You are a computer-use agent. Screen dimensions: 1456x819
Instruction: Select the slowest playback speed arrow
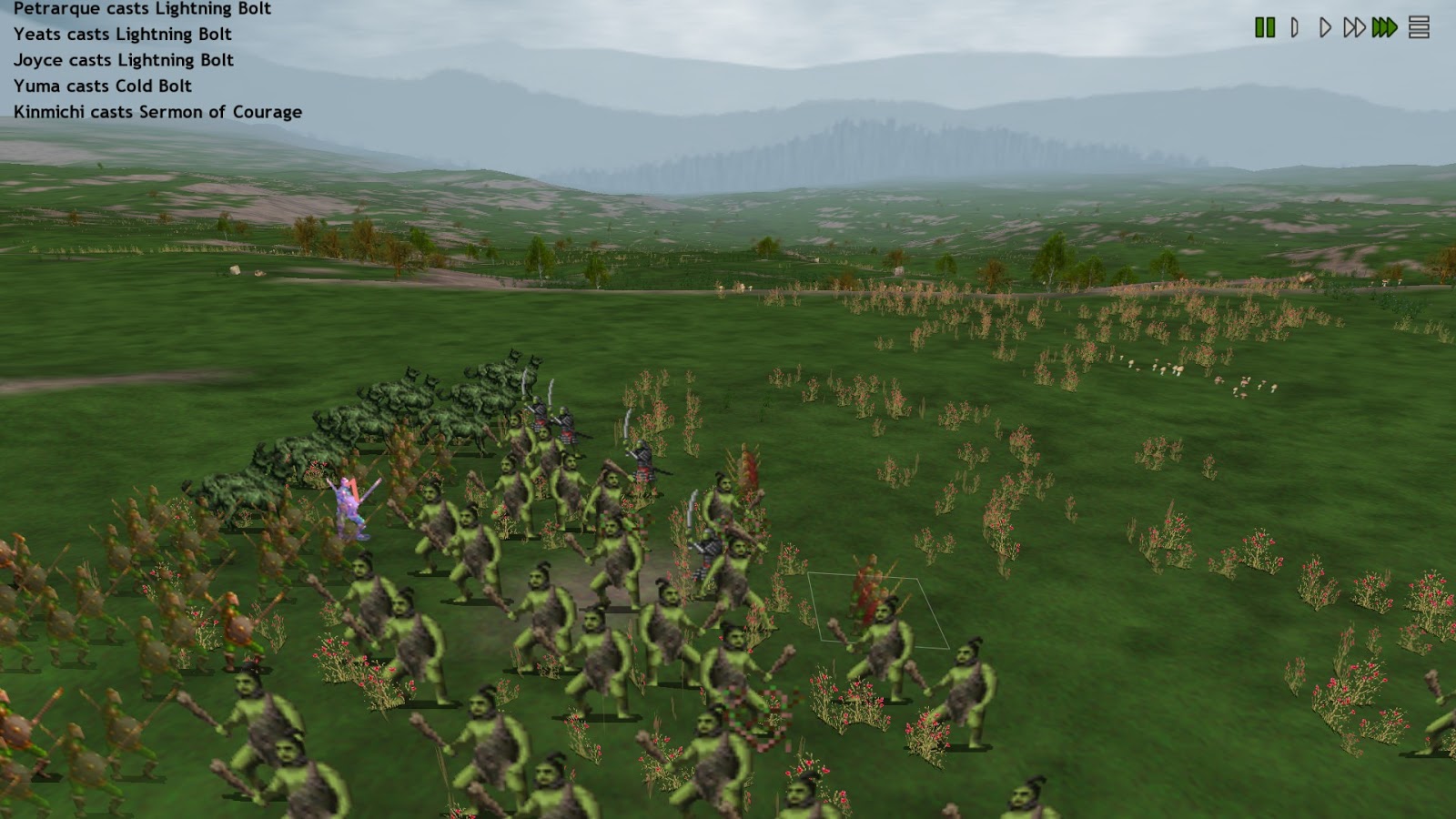click(x=1294, y=27)
